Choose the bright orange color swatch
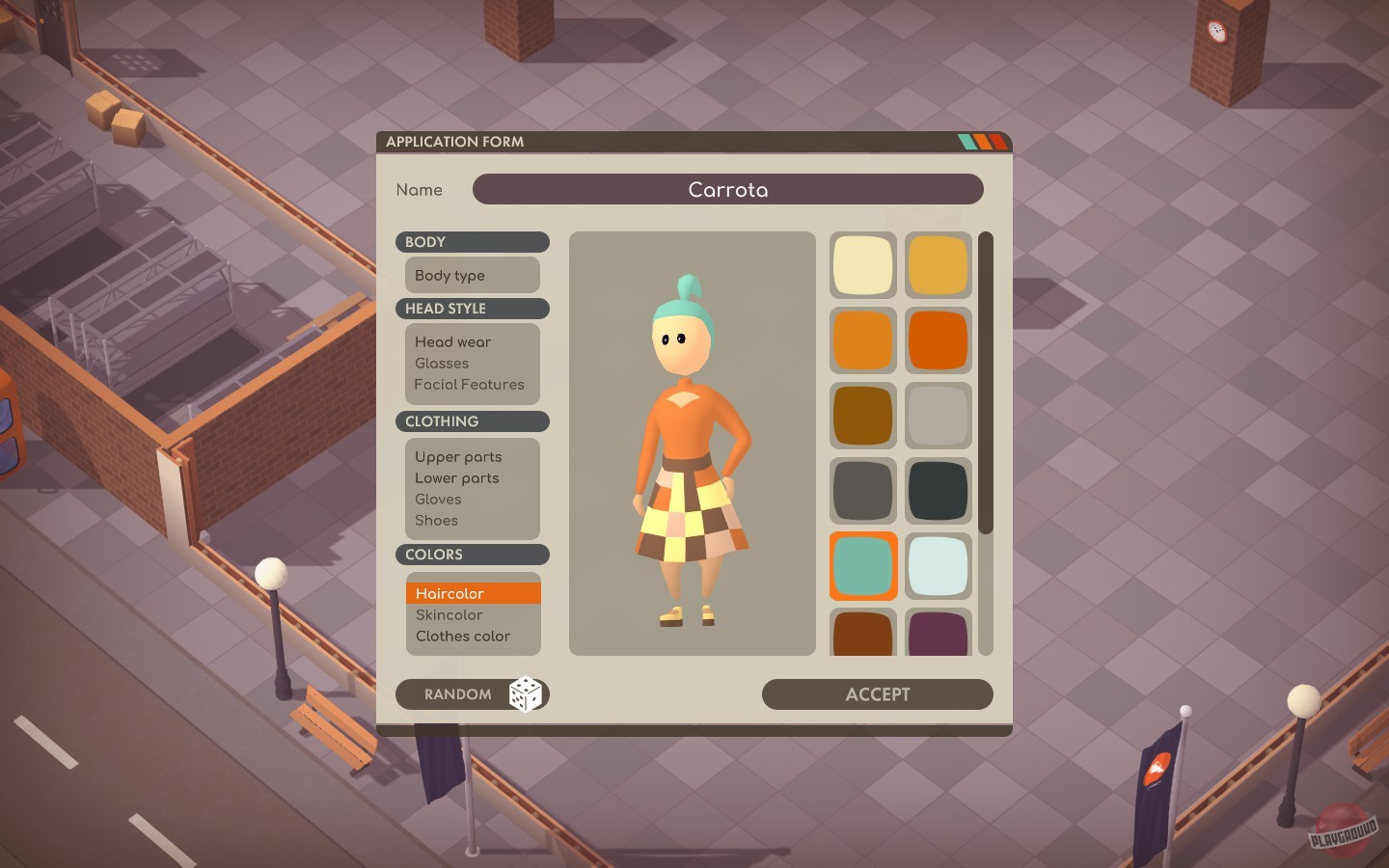Viewport: 1389px width, 868px height. [938, 339]
